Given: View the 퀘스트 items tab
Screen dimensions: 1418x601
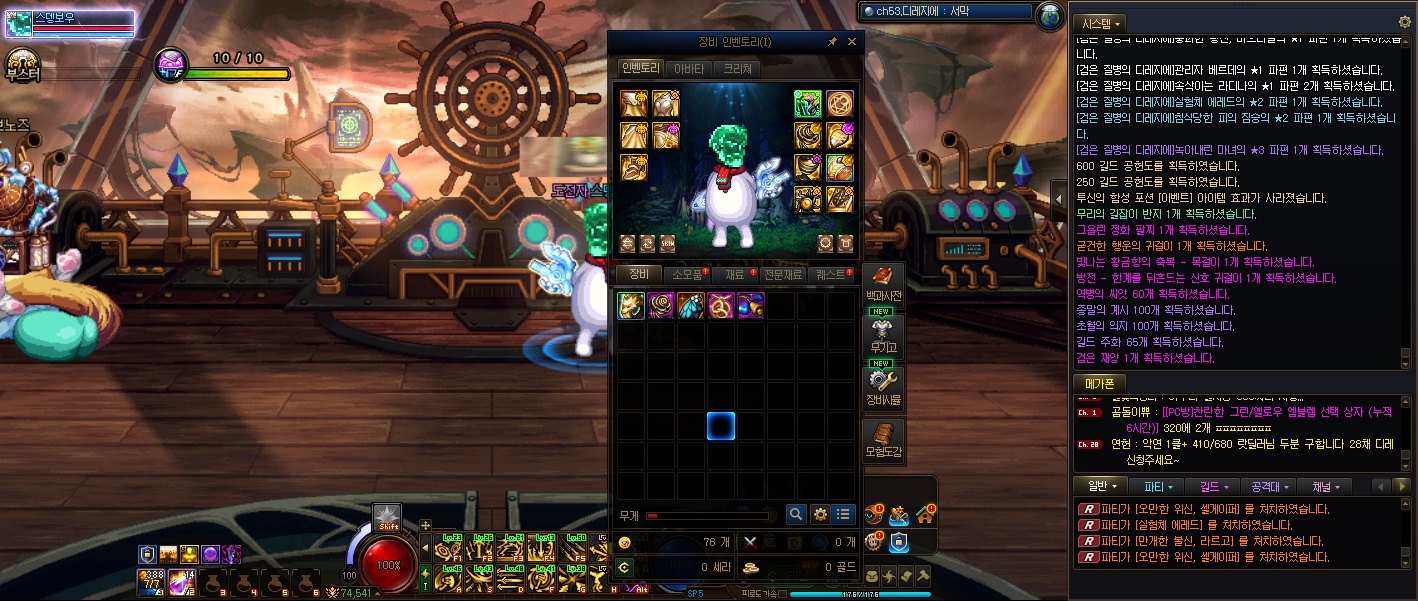Looking at the screenshot, I should tap(831, 274).
